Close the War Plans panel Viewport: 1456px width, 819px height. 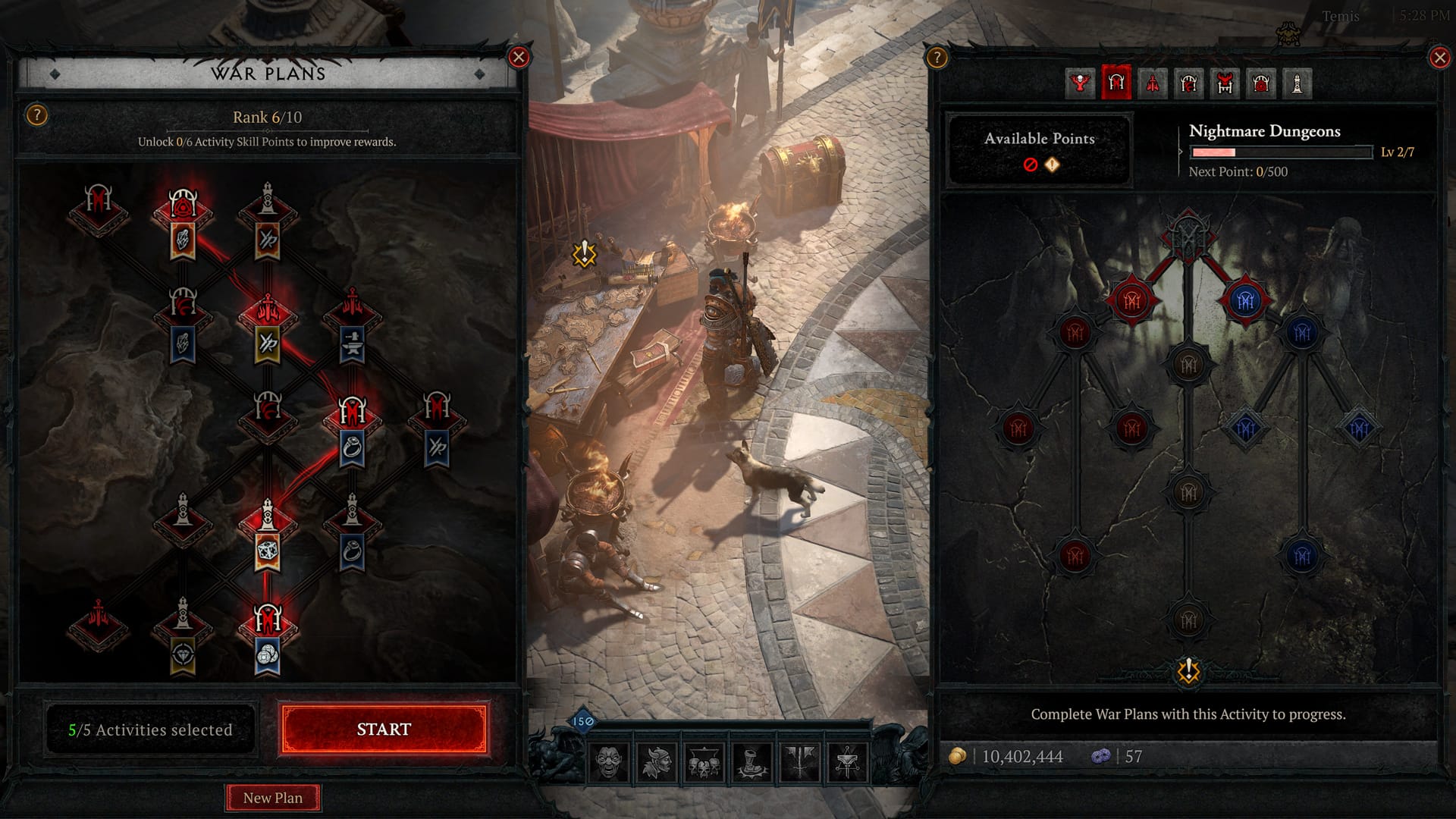[x=519, y=57]
